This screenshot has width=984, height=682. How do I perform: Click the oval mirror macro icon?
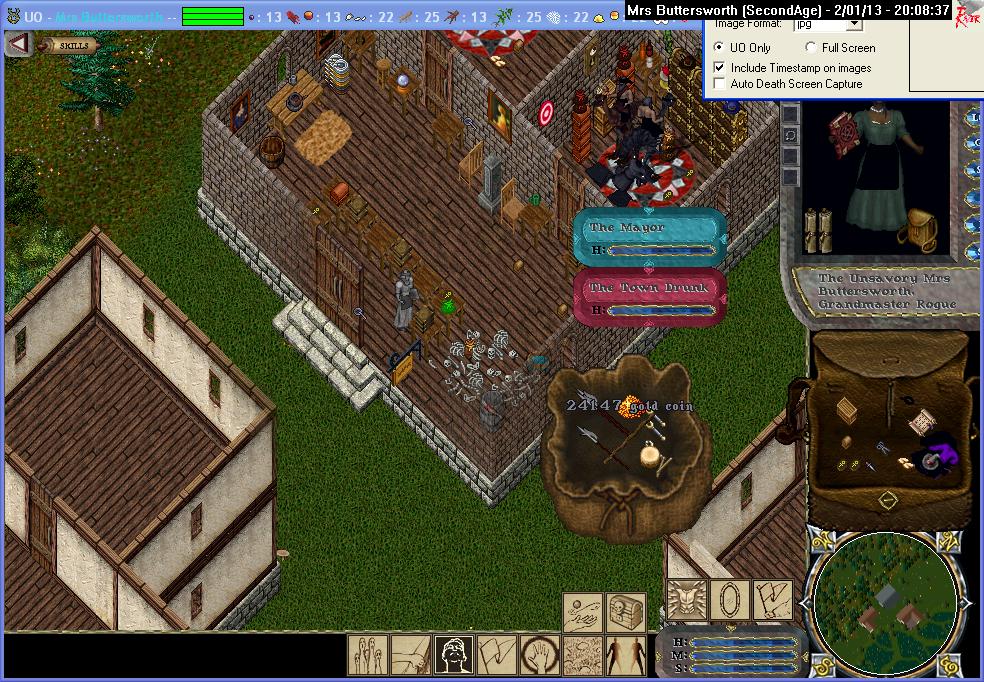coord(730,599)
